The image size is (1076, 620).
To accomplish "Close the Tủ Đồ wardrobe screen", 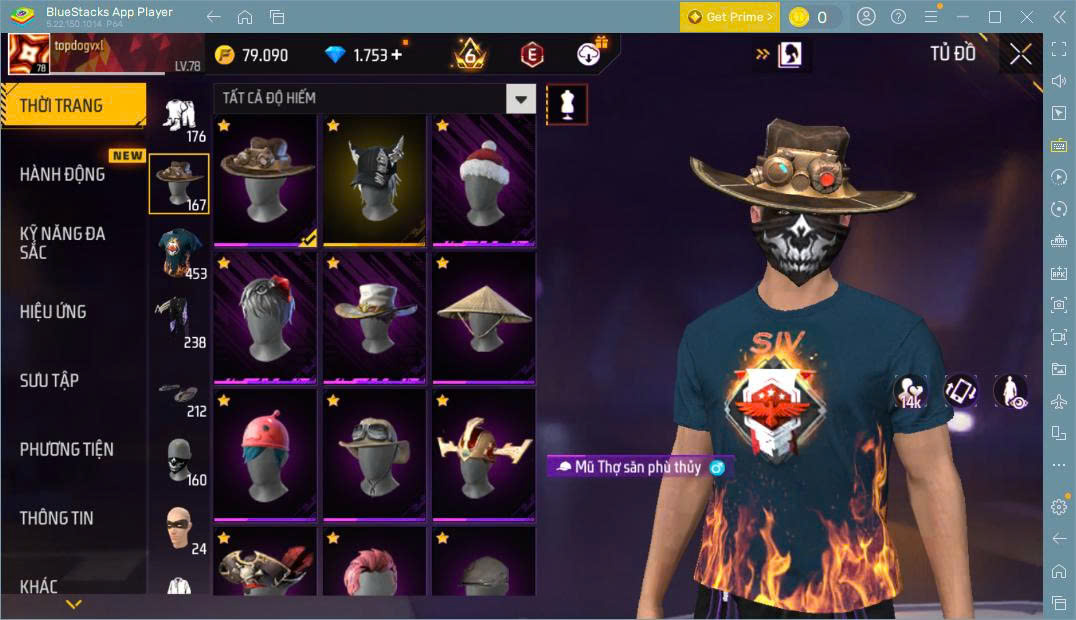I will click(x=1020, y=54).
